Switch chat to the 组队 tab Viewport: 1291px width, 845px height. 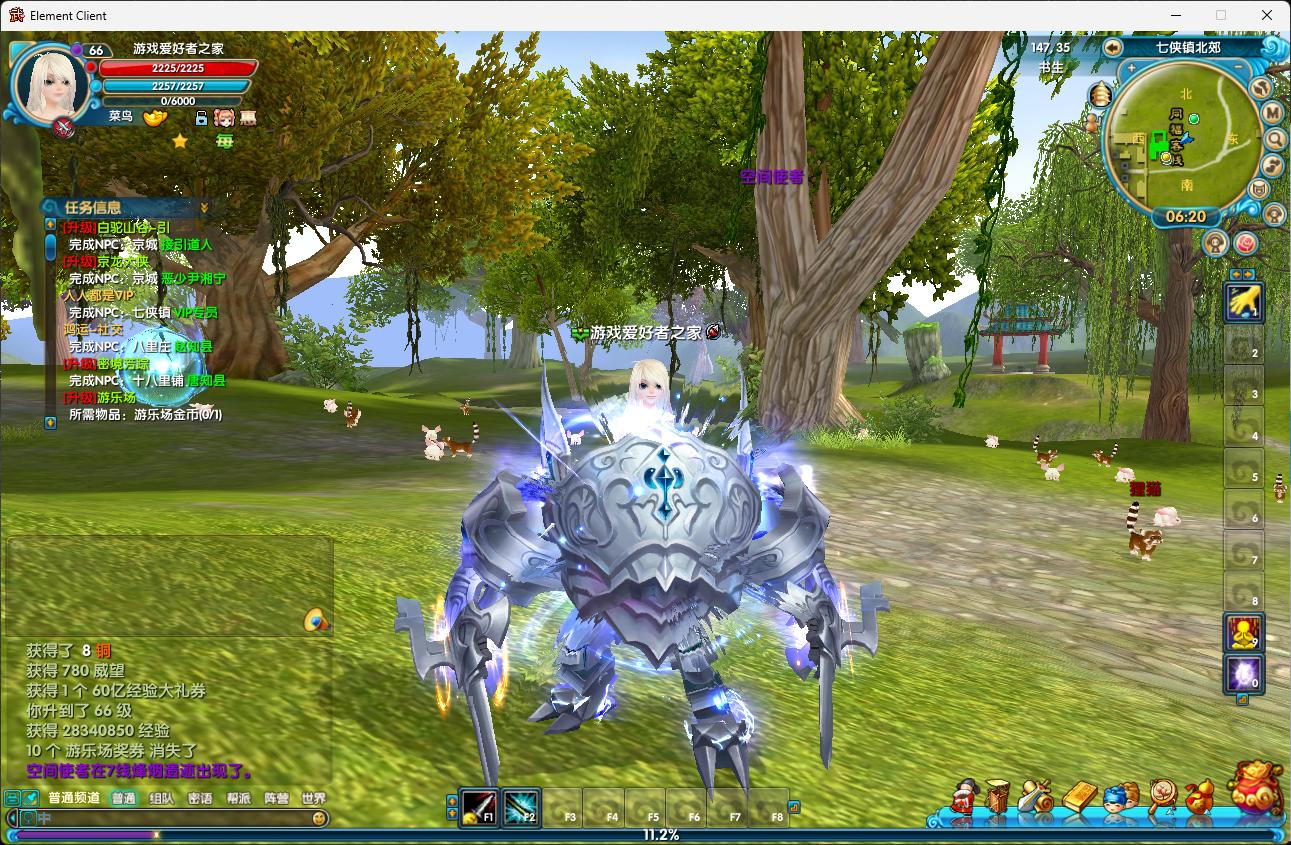[161, 798]
